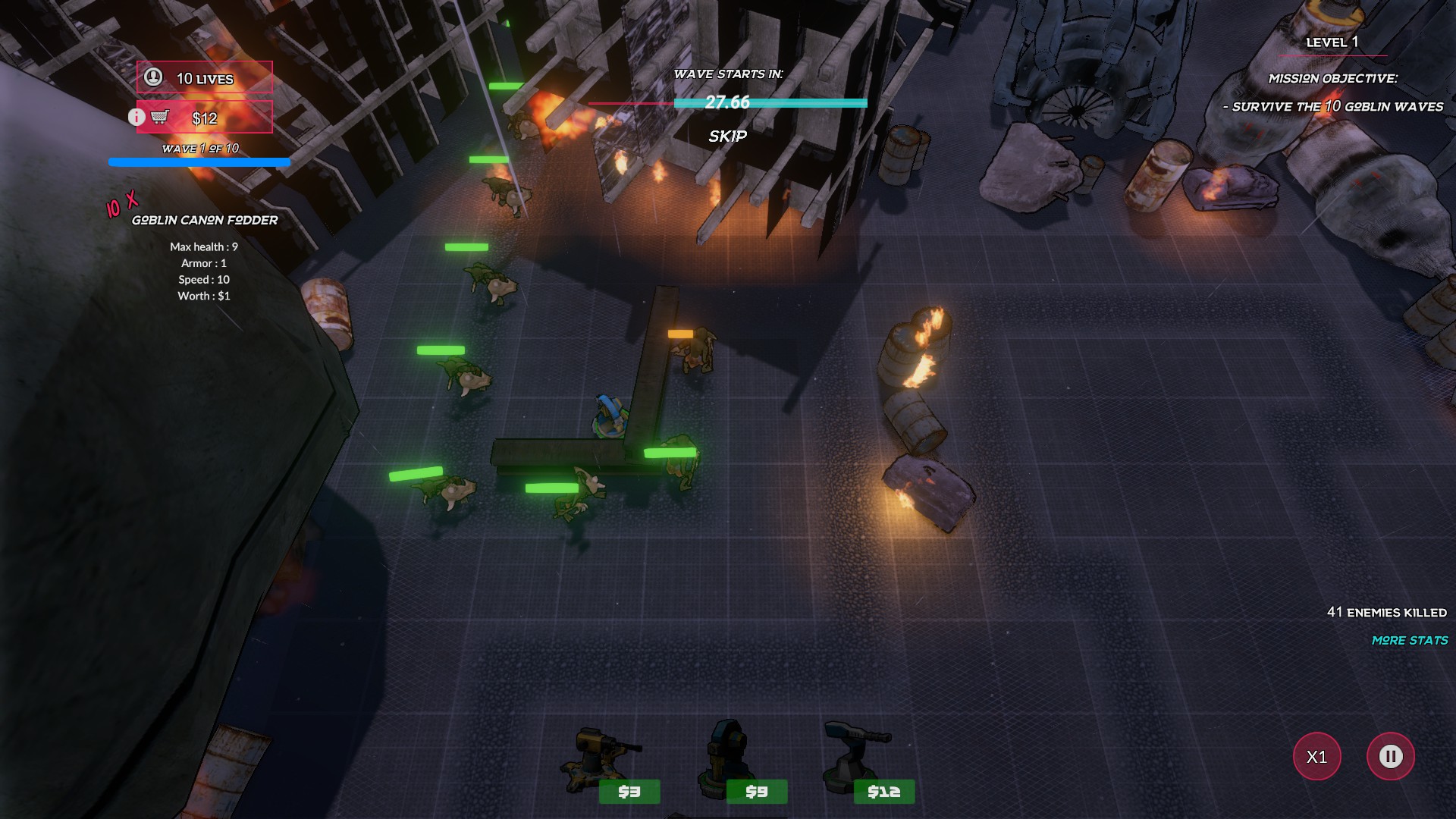This screenshot has height=819, width=1456.
Task: Click the blue wave progress bar
Action: coord(199,162)
